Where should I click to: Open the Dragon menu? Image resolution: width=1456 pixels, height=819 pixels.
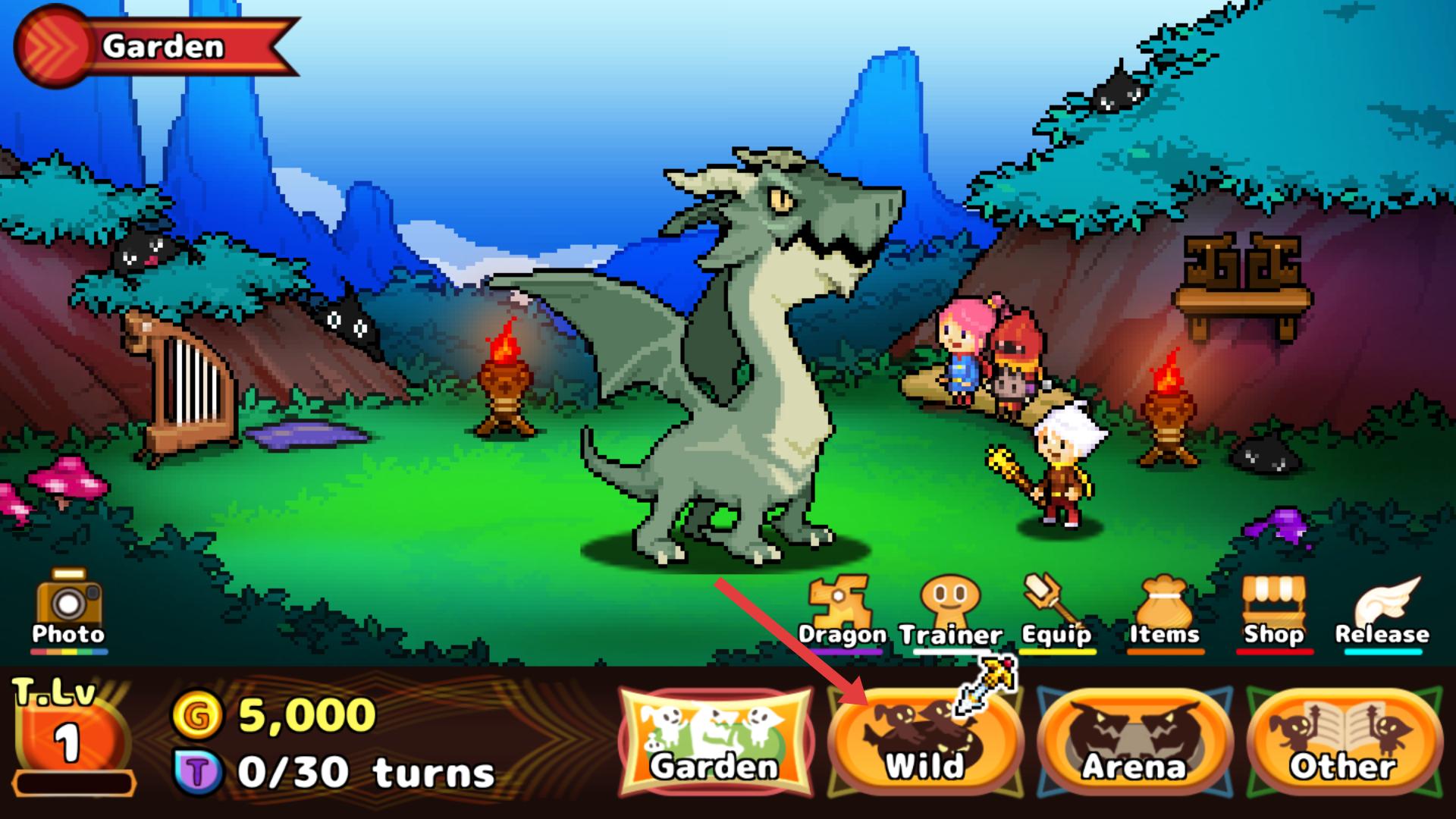pyautogui.click(x=840, y=613)
